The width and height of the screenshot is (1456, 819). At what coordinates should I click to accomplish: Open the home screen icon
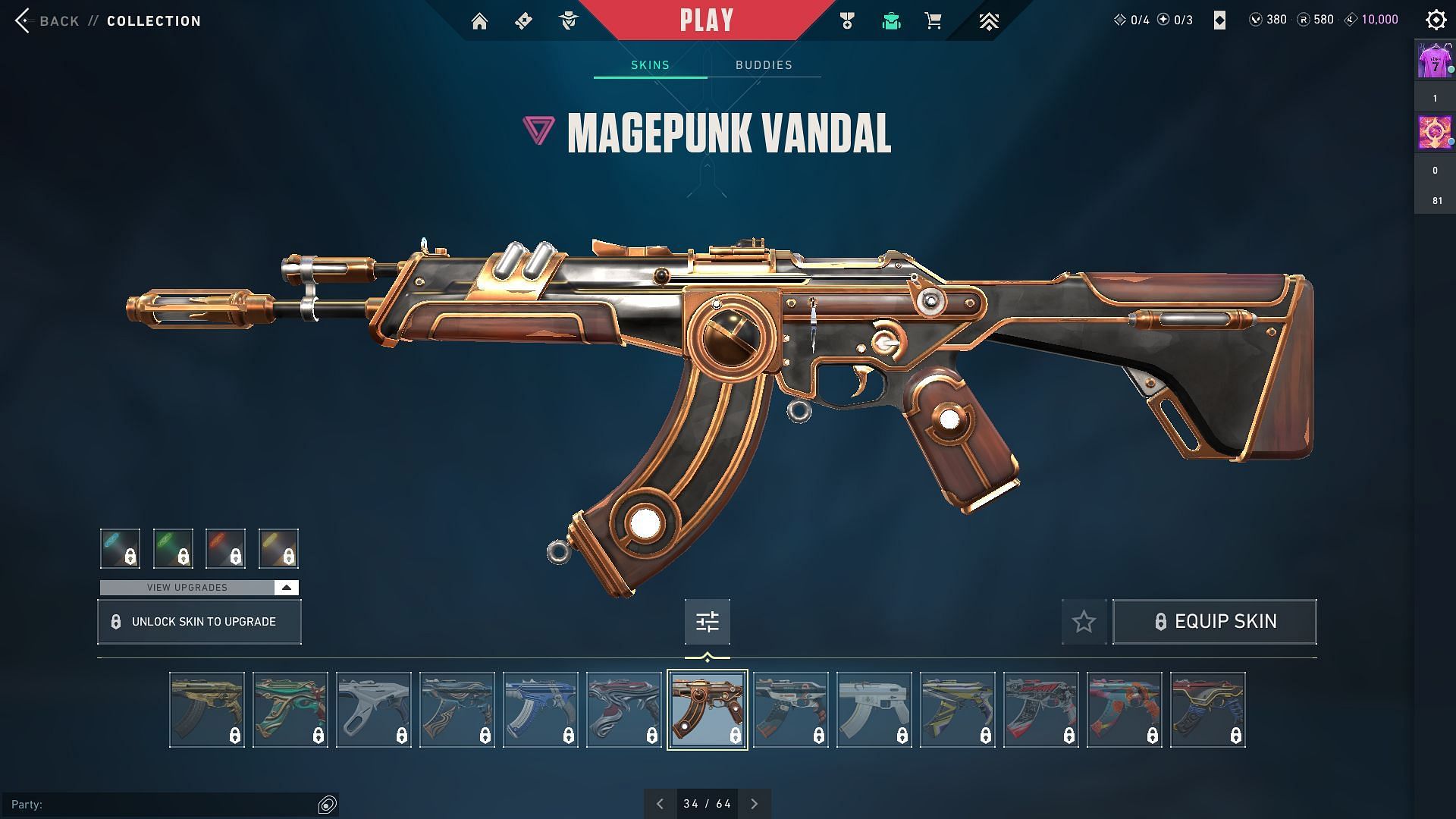click(x=479, y=21)
